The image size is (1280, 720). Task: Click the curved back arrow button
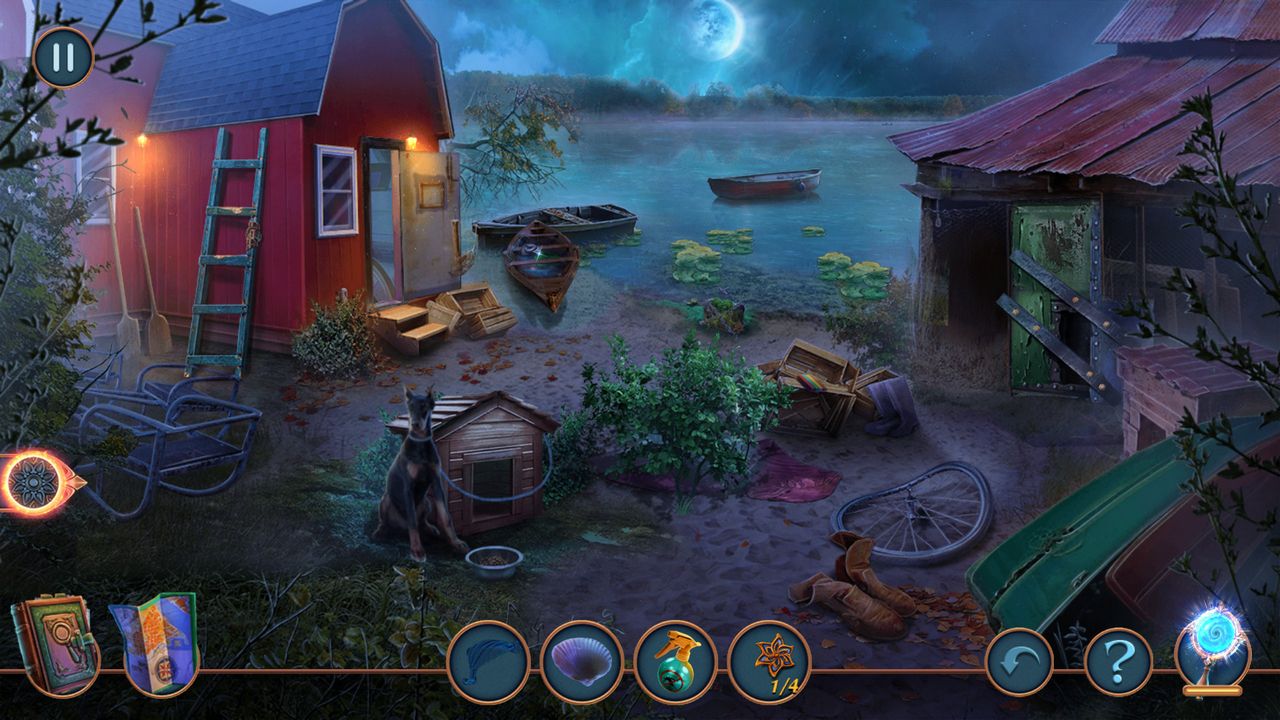pos(1019,661)
